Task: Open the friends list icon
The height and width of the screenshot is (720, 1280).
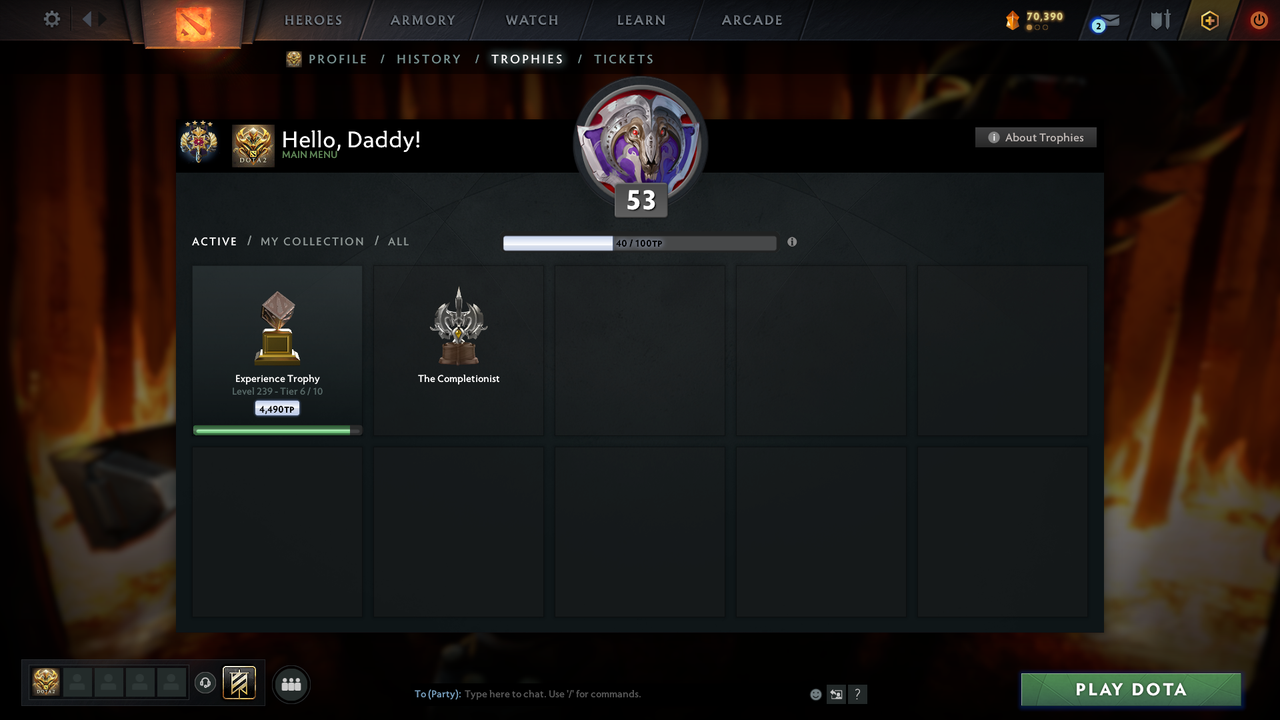Action: (x=290, y=684)
